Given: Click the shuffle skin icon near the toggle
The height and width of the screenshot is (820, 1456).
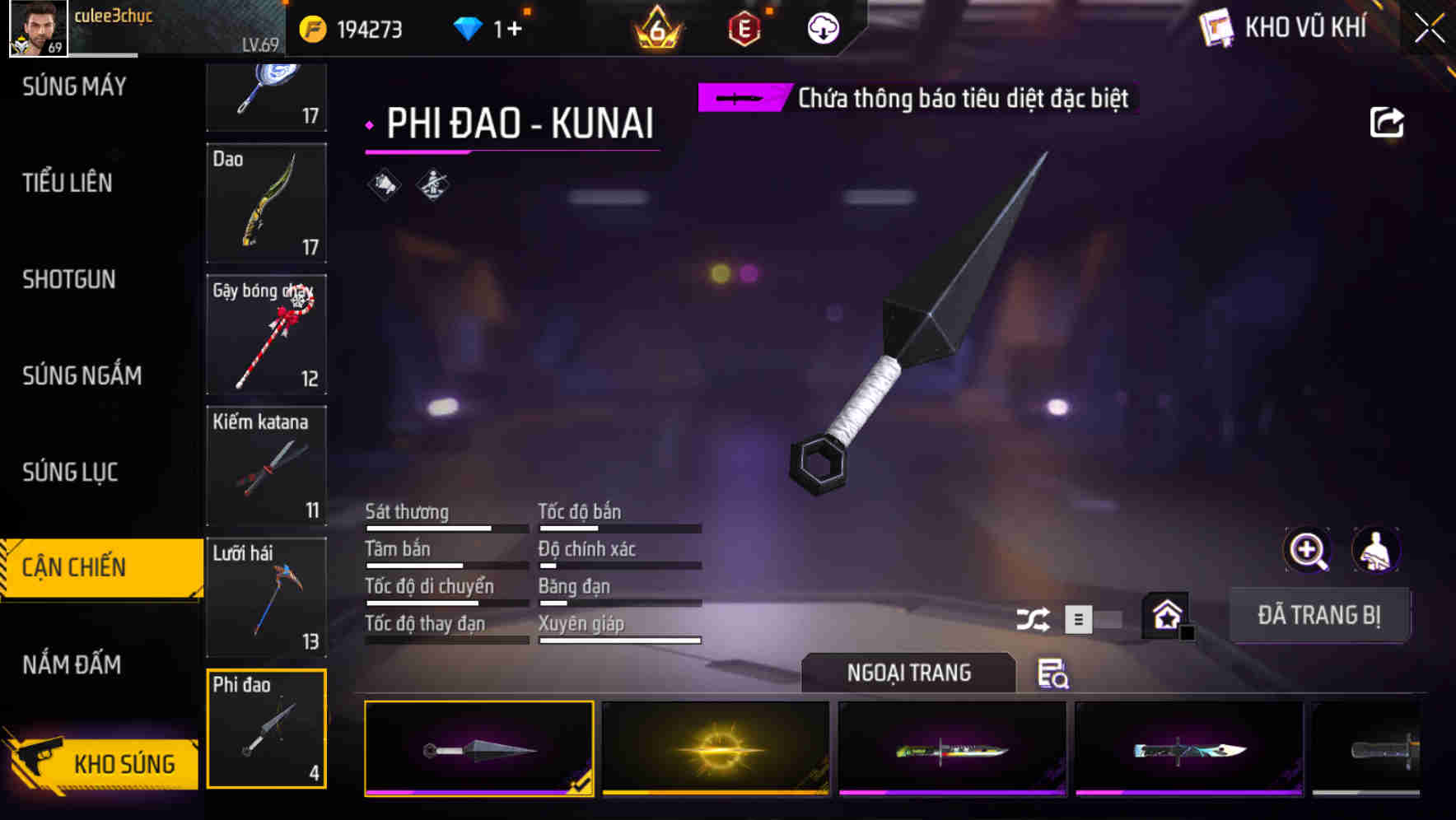Looking at the screenshot, I should (1034, 618).
